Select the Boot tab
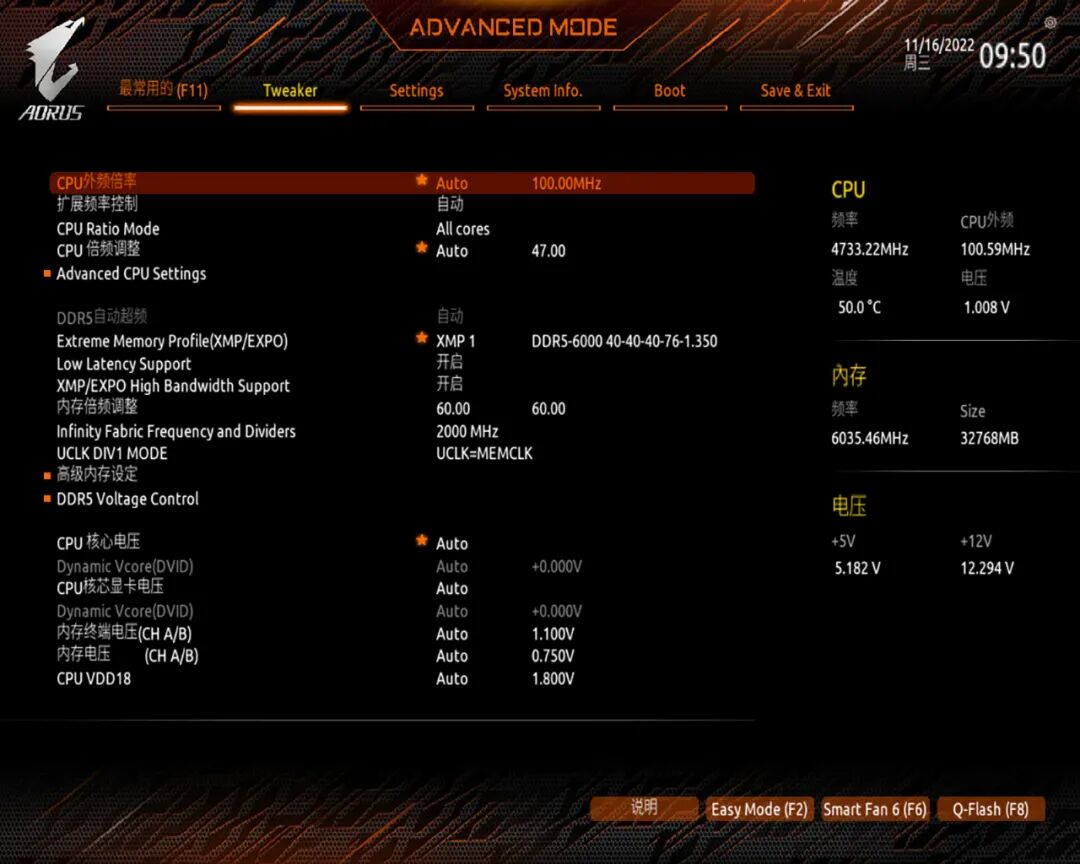The image size is (1080, 864). click(x=669, y=91)
